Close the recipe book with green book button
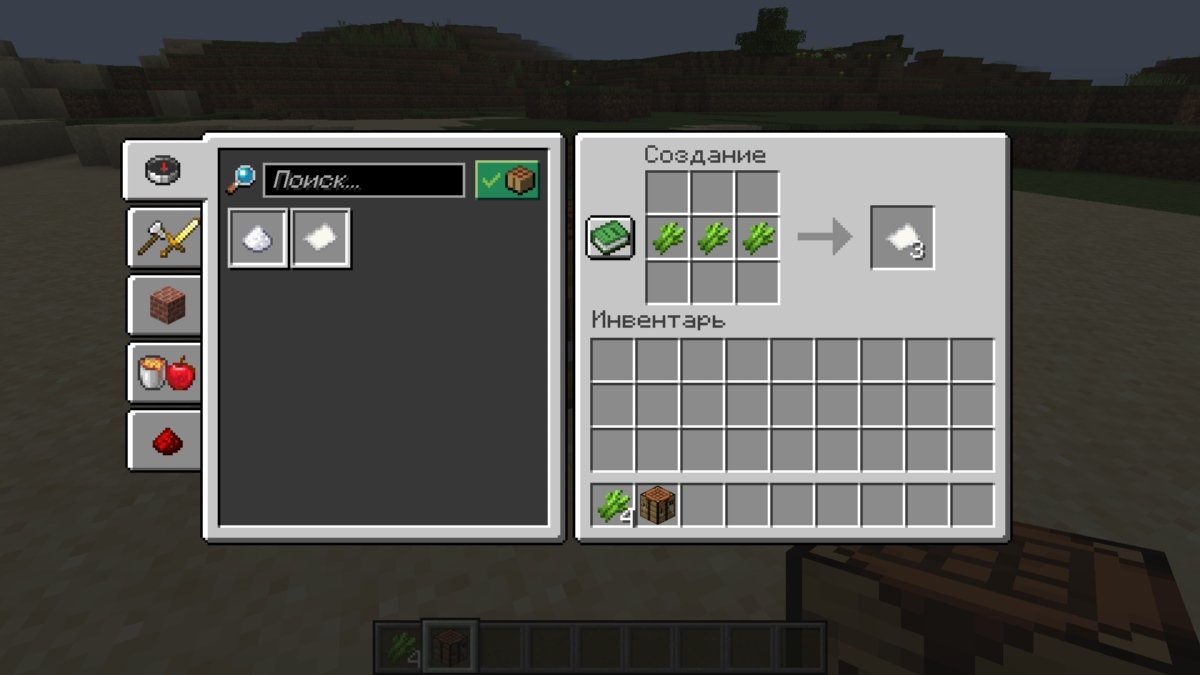The width and height of the screenshot is (1200, 675). click(x=609, y=238)
